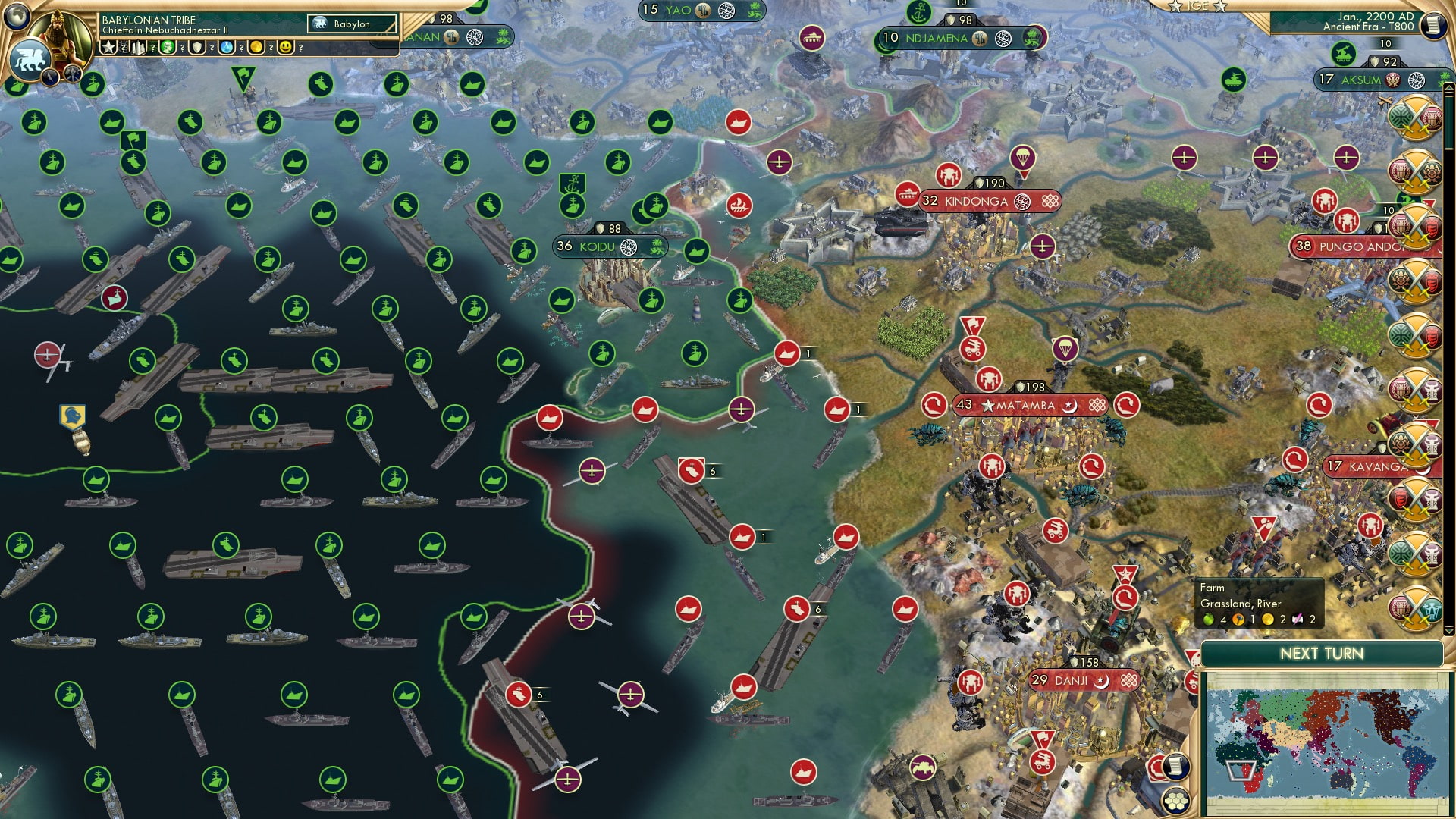Viewport: 1456px width, 819px height.
Task: Click the IGE star icon at top center
Action: (1176, 6)
